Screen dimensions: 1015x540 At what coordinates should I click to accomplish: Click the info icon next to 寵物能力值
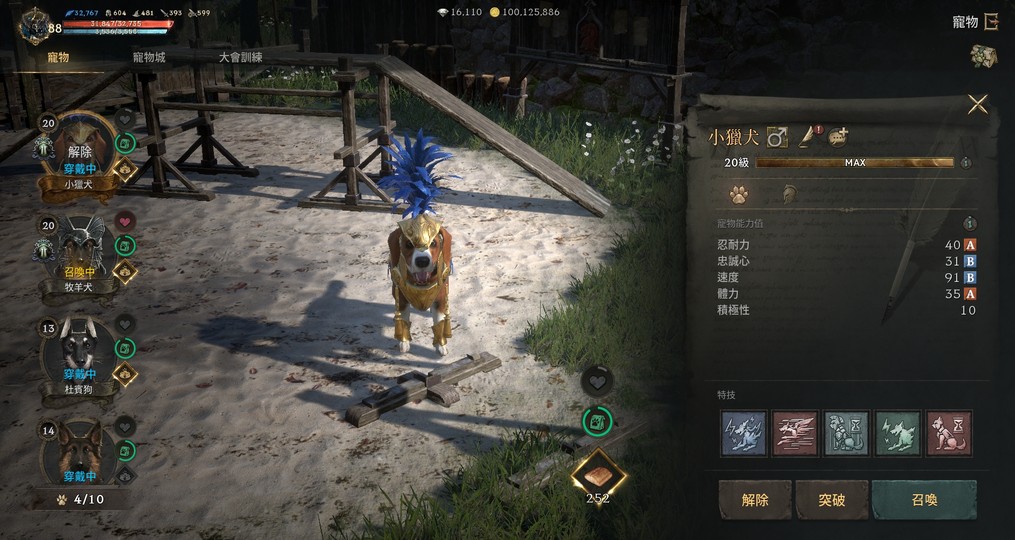(x=968, y=224)
